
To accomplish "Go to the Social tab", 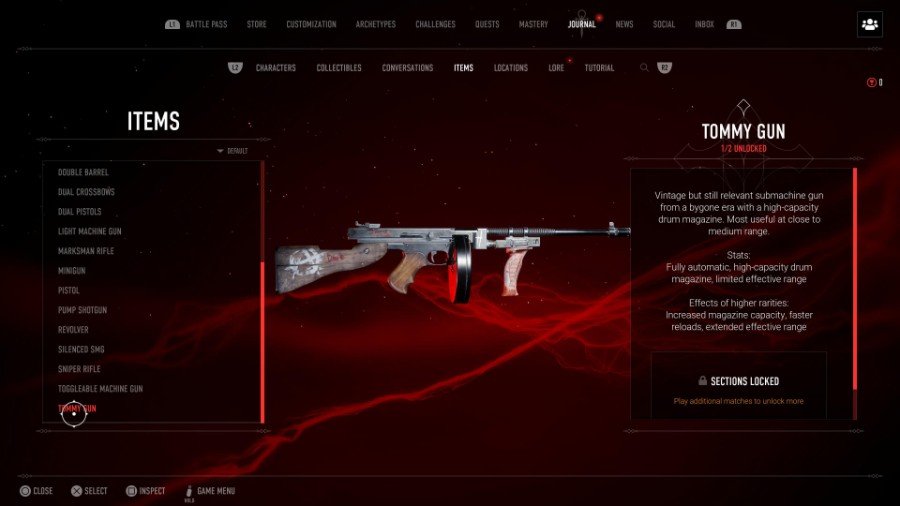I will point(664,24).
